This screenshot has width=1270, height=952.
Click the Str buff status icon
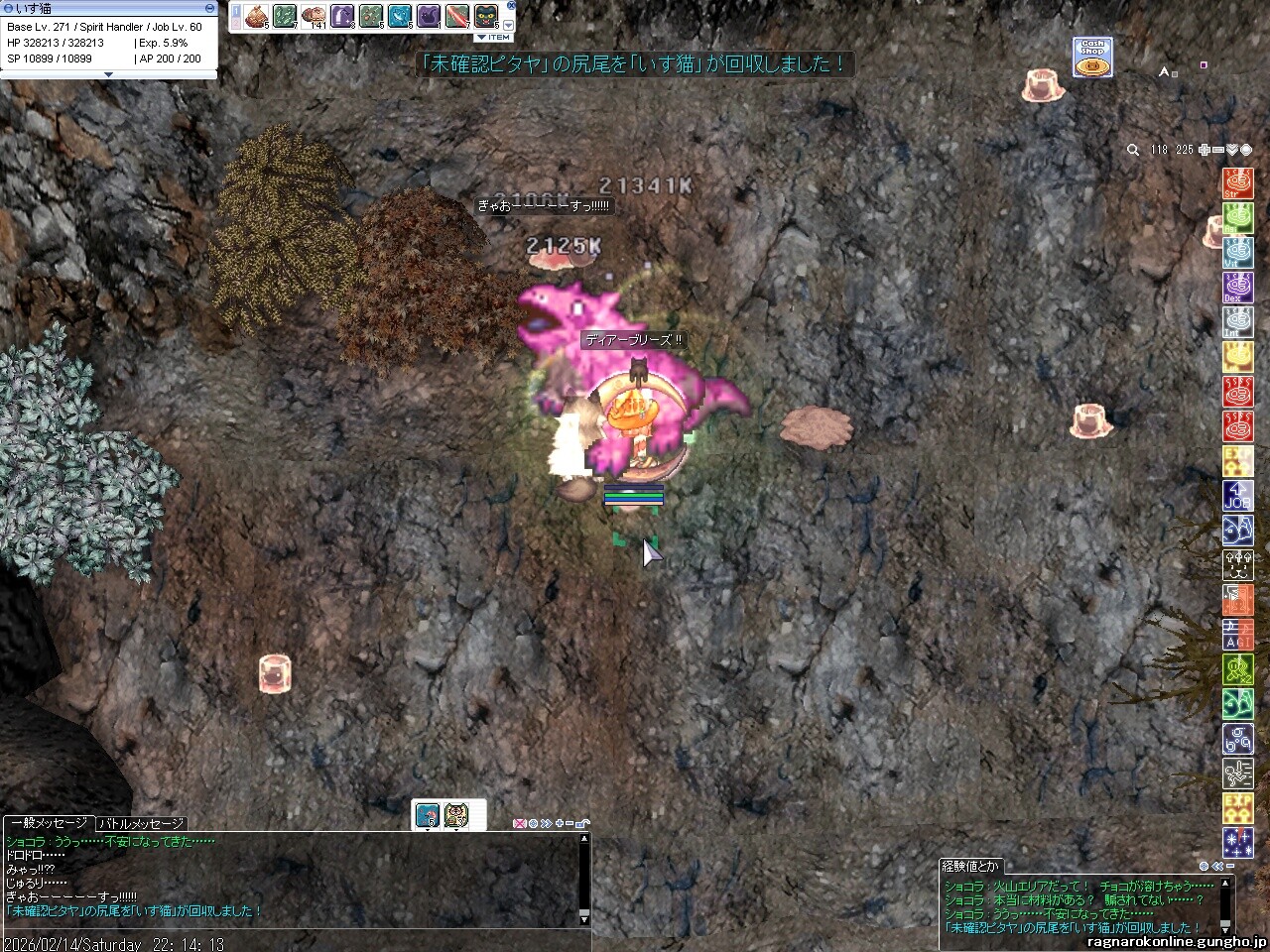[x=1237, y=183]
